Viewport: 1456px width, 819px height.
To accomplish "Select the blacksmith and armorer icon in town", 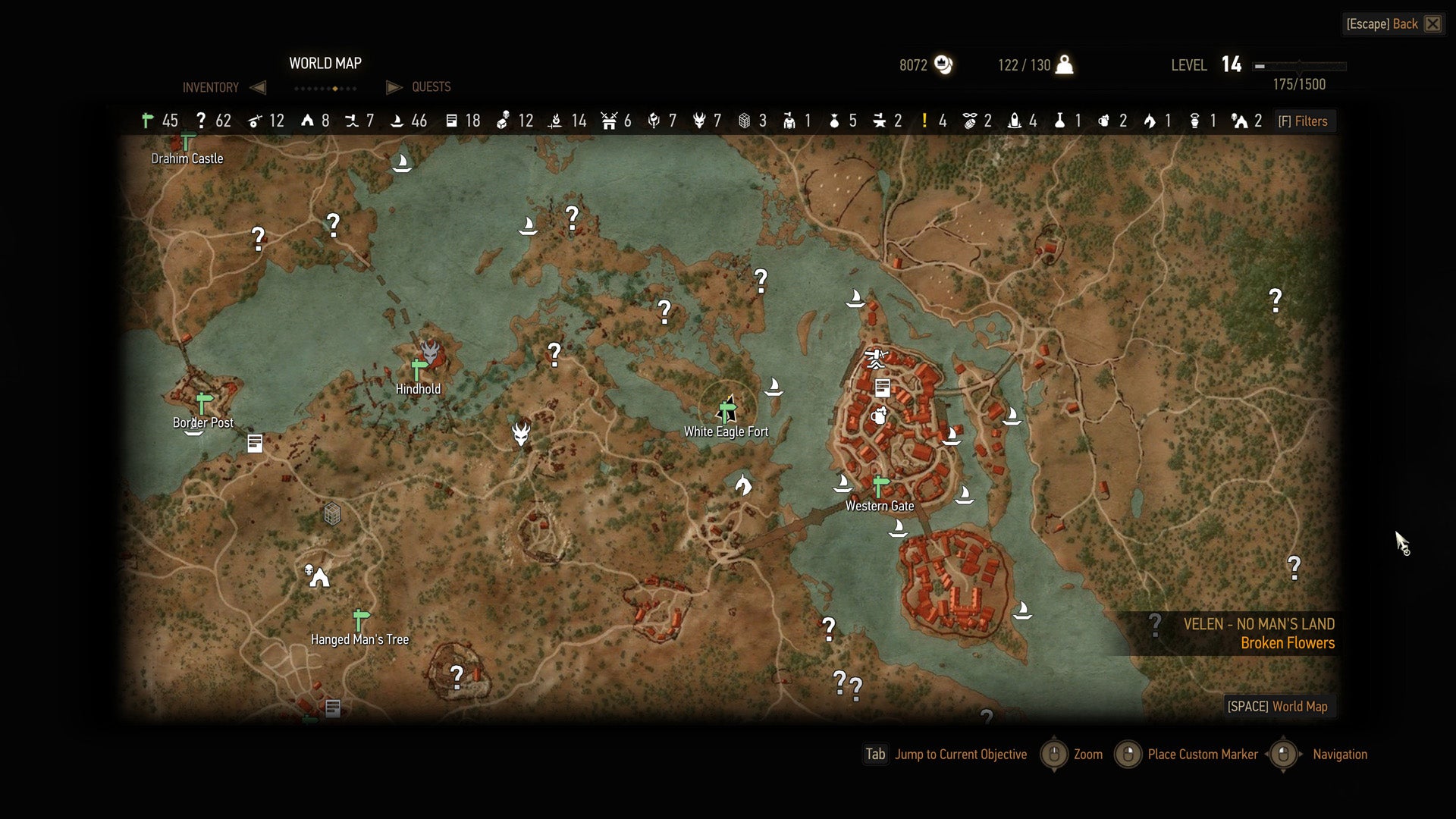I will point(876,353).
